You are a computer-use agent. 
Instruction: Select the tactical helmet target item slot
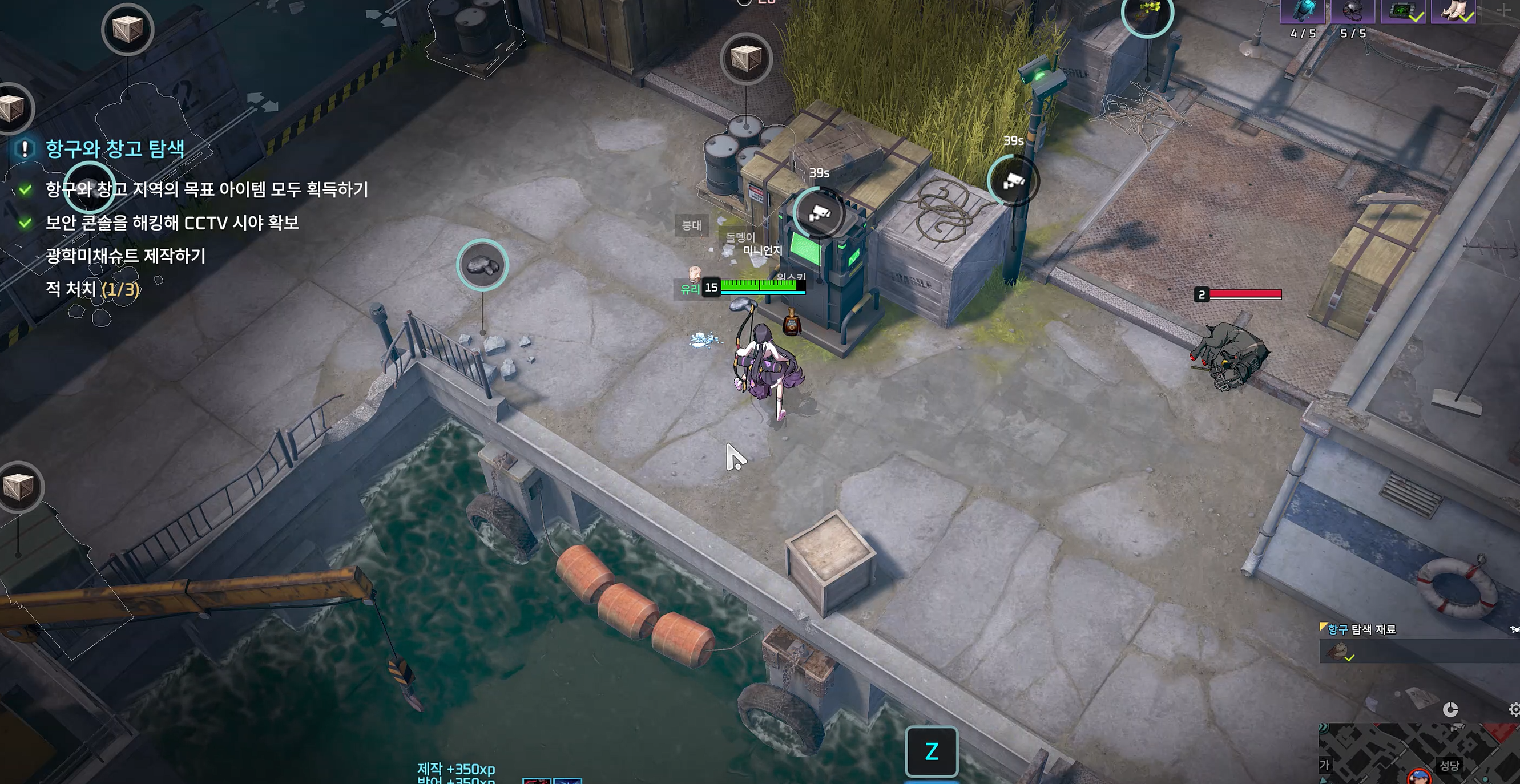[1353, 11]
